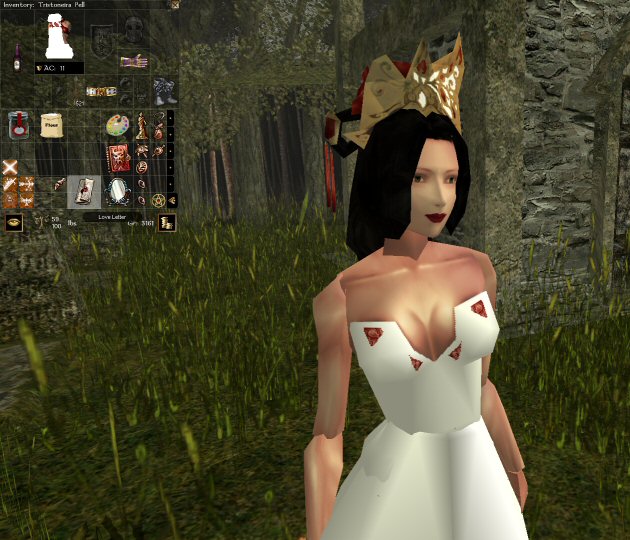Select the wine bottle in the inventory
Viewport: 630px width, 540px height.
pyautogui.click(x=17, y=57)
